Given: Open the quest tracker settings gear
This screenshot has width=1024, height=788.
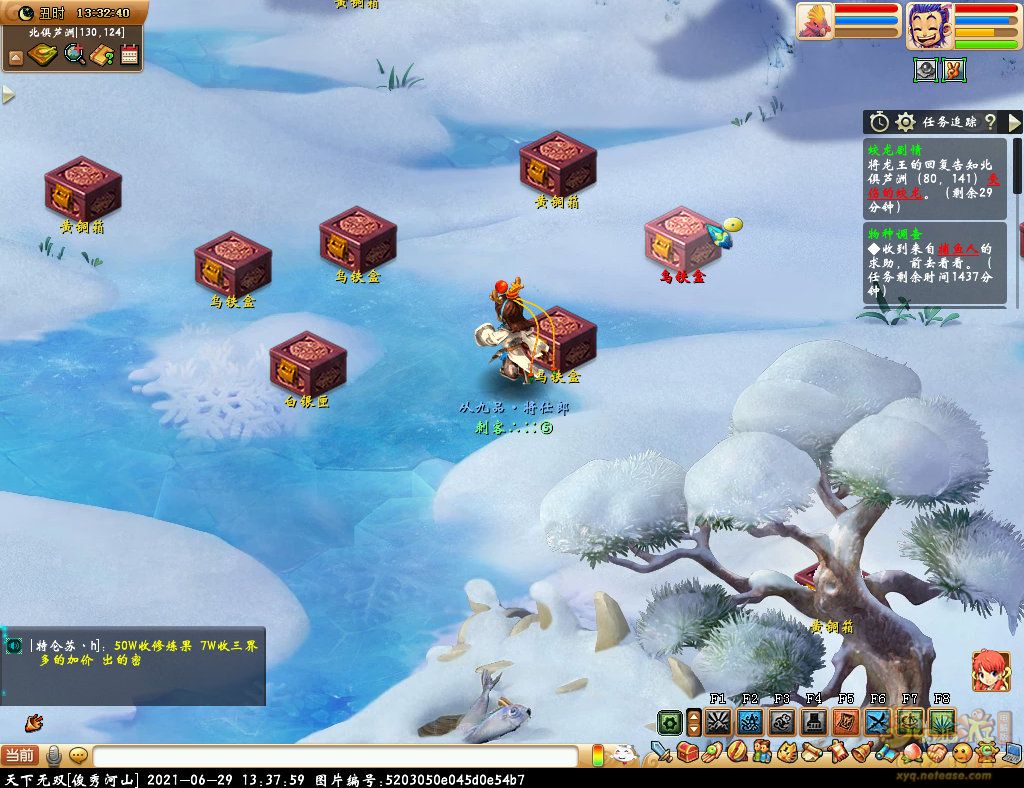Looking at the screenshot, I should pos(905,122).
